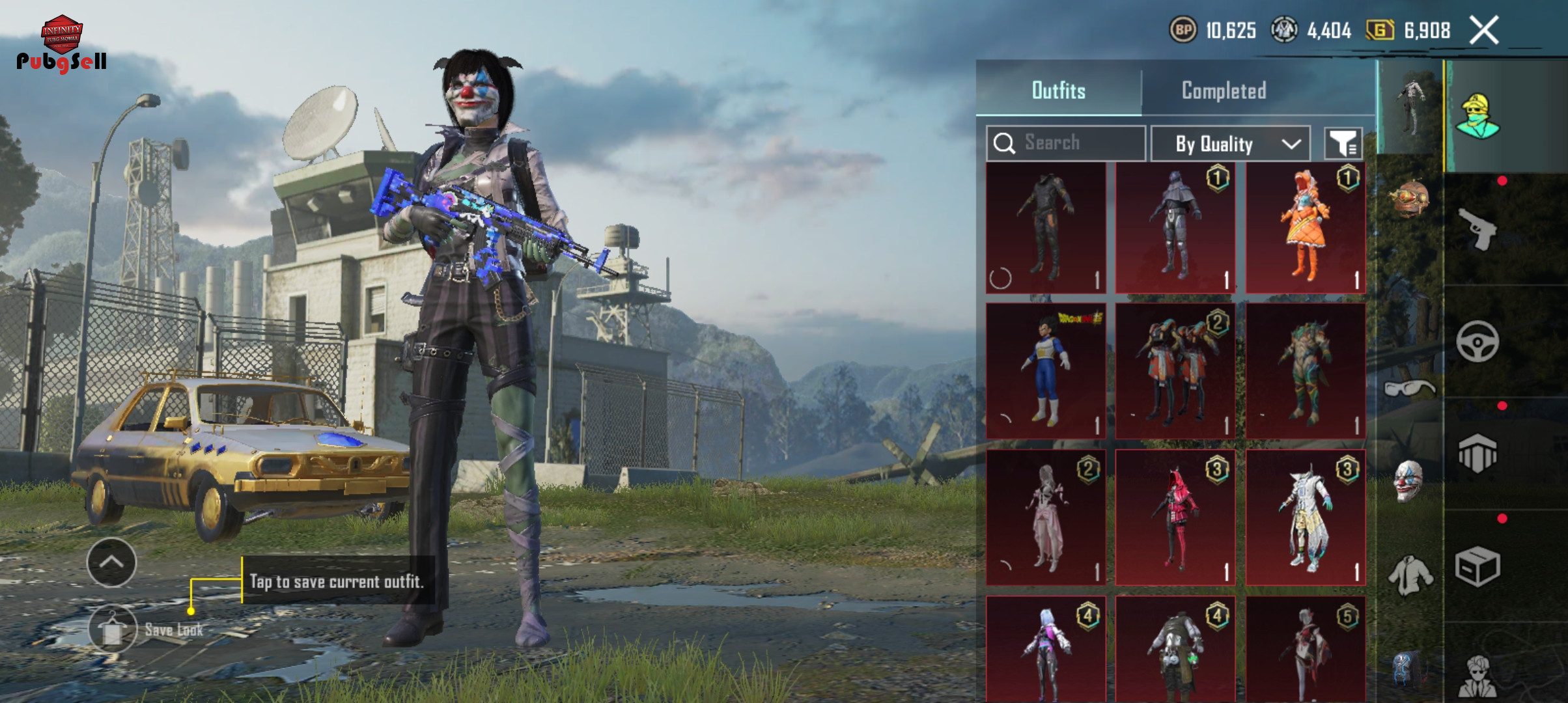This screenshot has height=703, width=1568.
Task: Open the glasses accessory slot
Action: tap(1408, 389)
